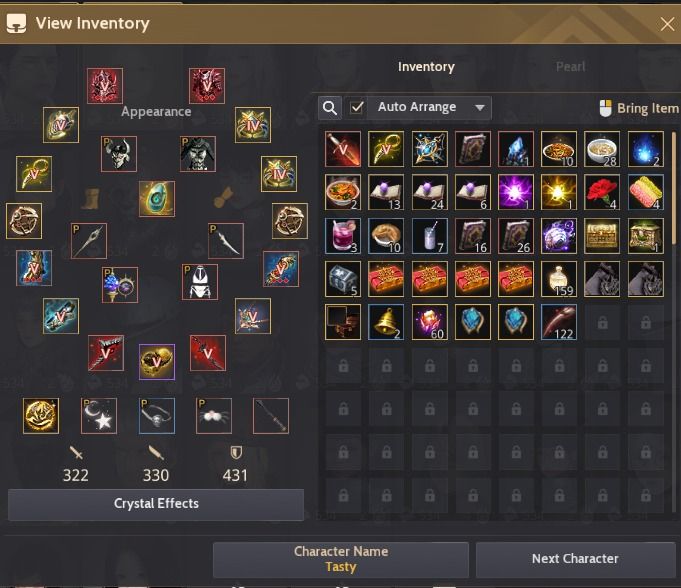
Task: Select the pirate skull hat appearance slot
Action: (x=119, y=154)
